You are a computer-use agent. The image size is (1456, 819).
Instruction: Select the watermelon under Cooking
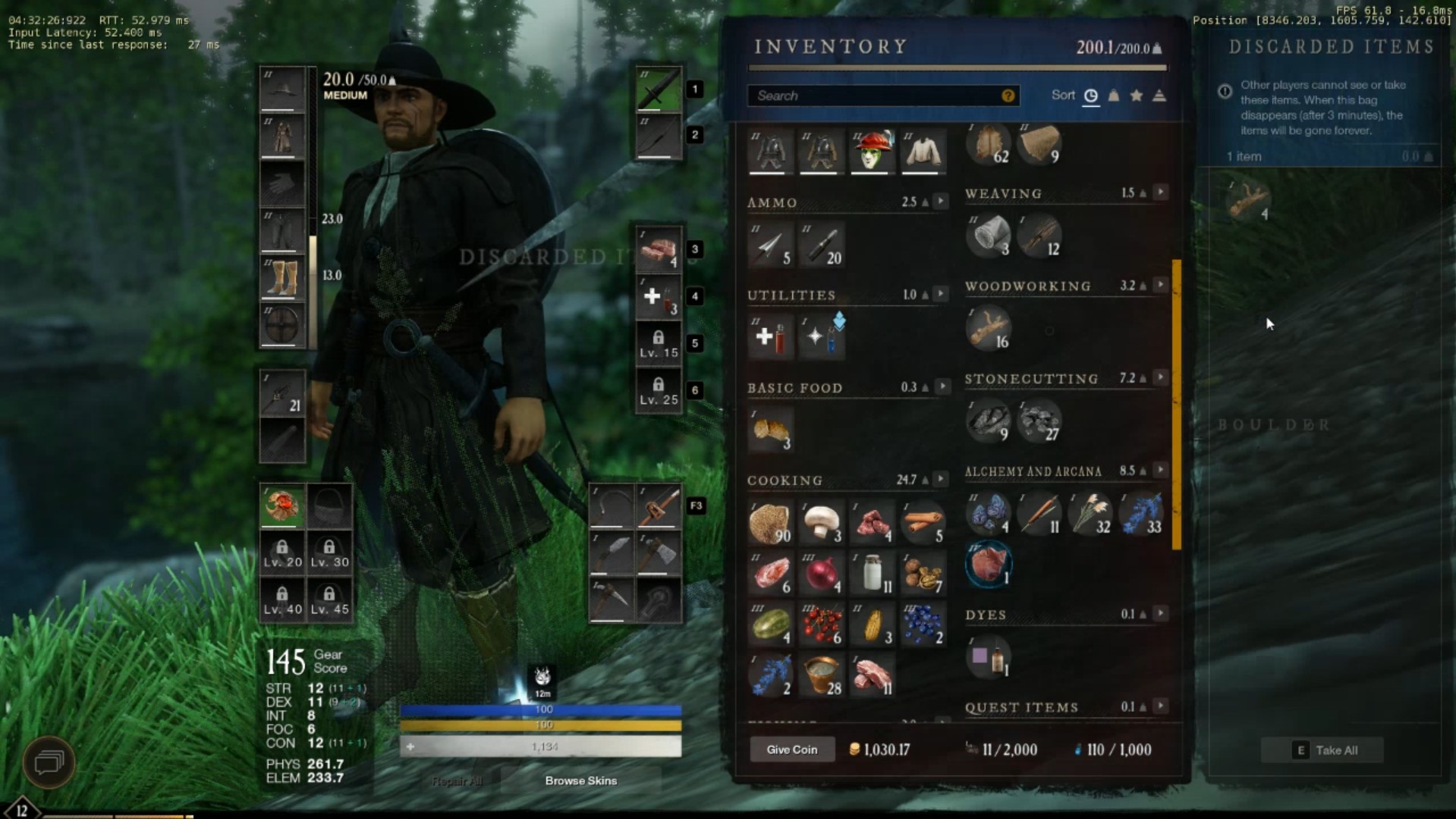[x=771, y=622]
